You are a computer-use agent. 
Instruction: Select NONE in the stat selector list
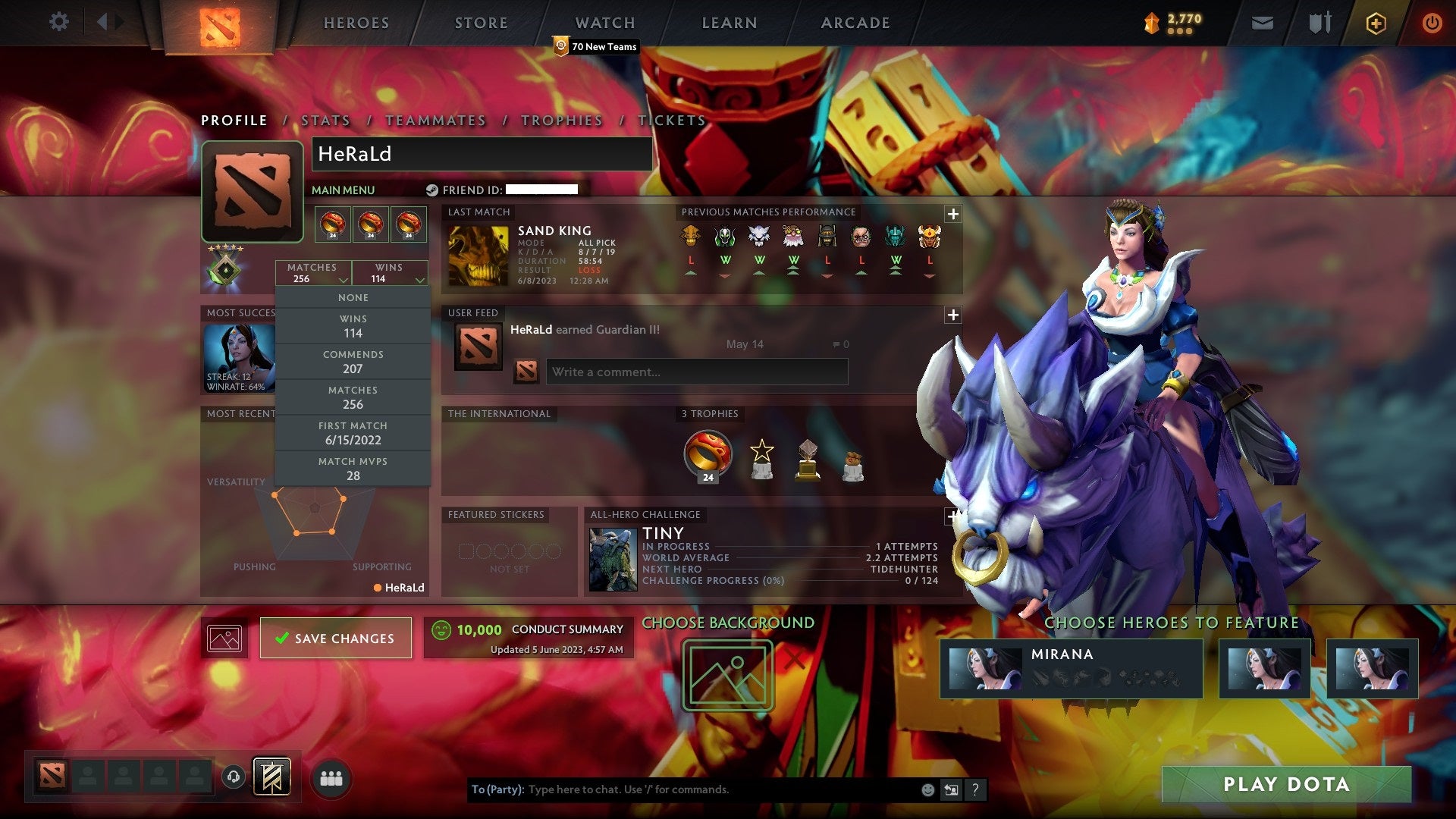point(353,297)
